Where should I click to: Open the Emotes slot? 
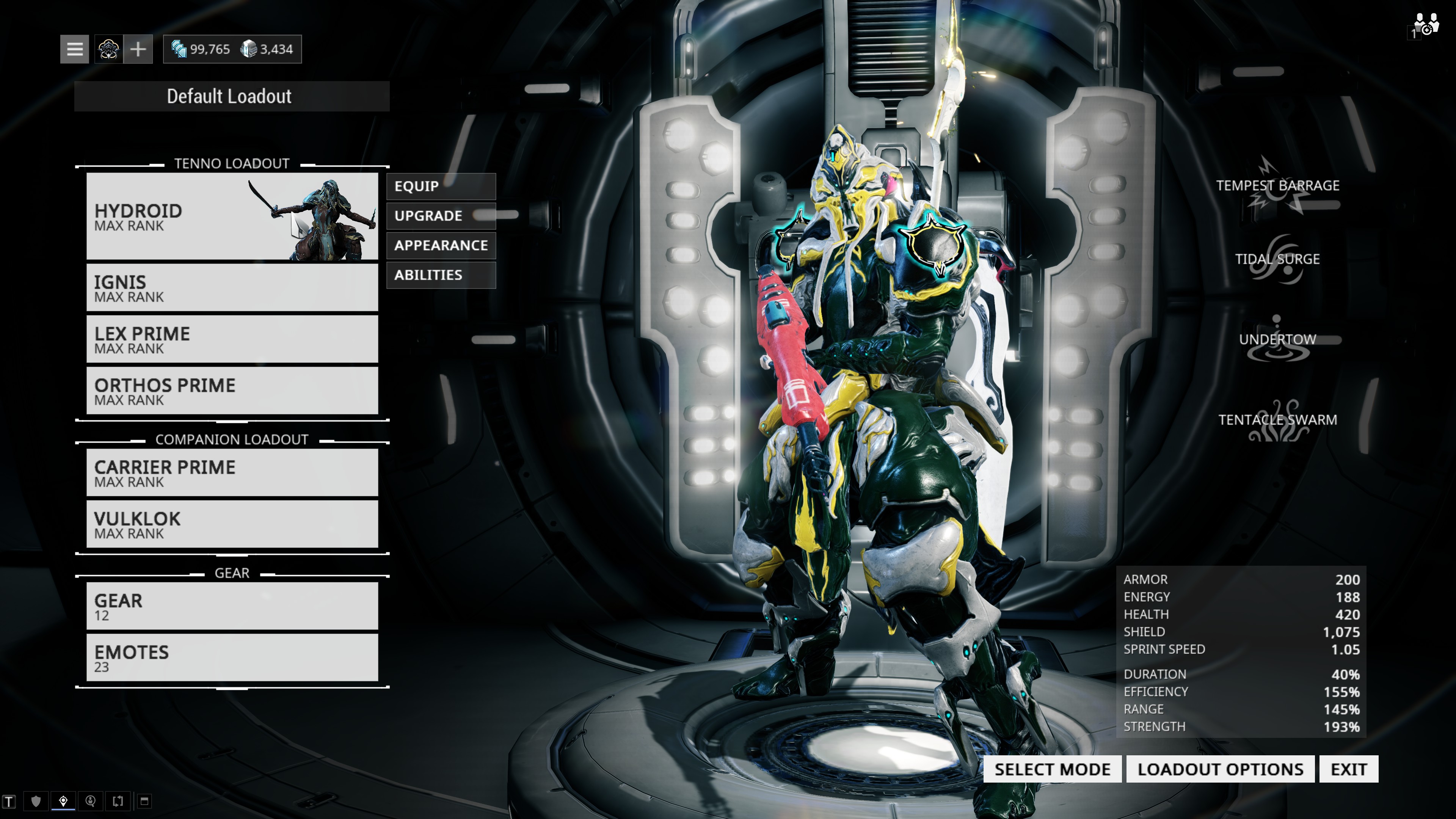pos(232,657)
